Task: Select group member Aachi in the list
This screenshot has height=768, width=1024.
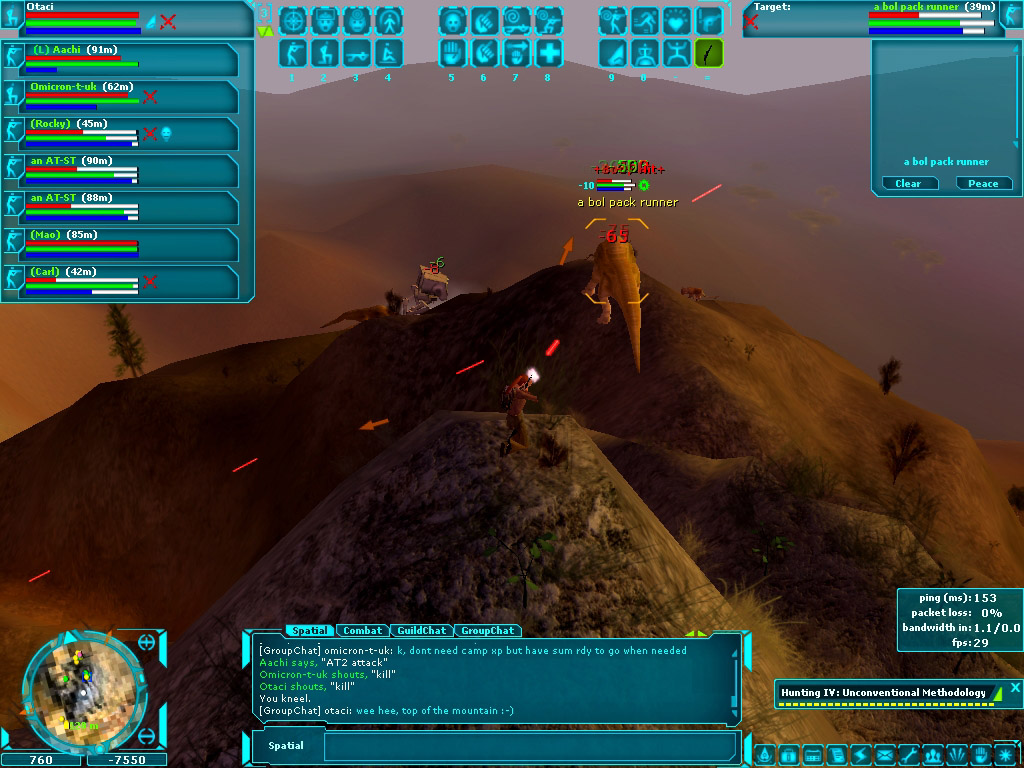Action: click(x=121, y=59)
